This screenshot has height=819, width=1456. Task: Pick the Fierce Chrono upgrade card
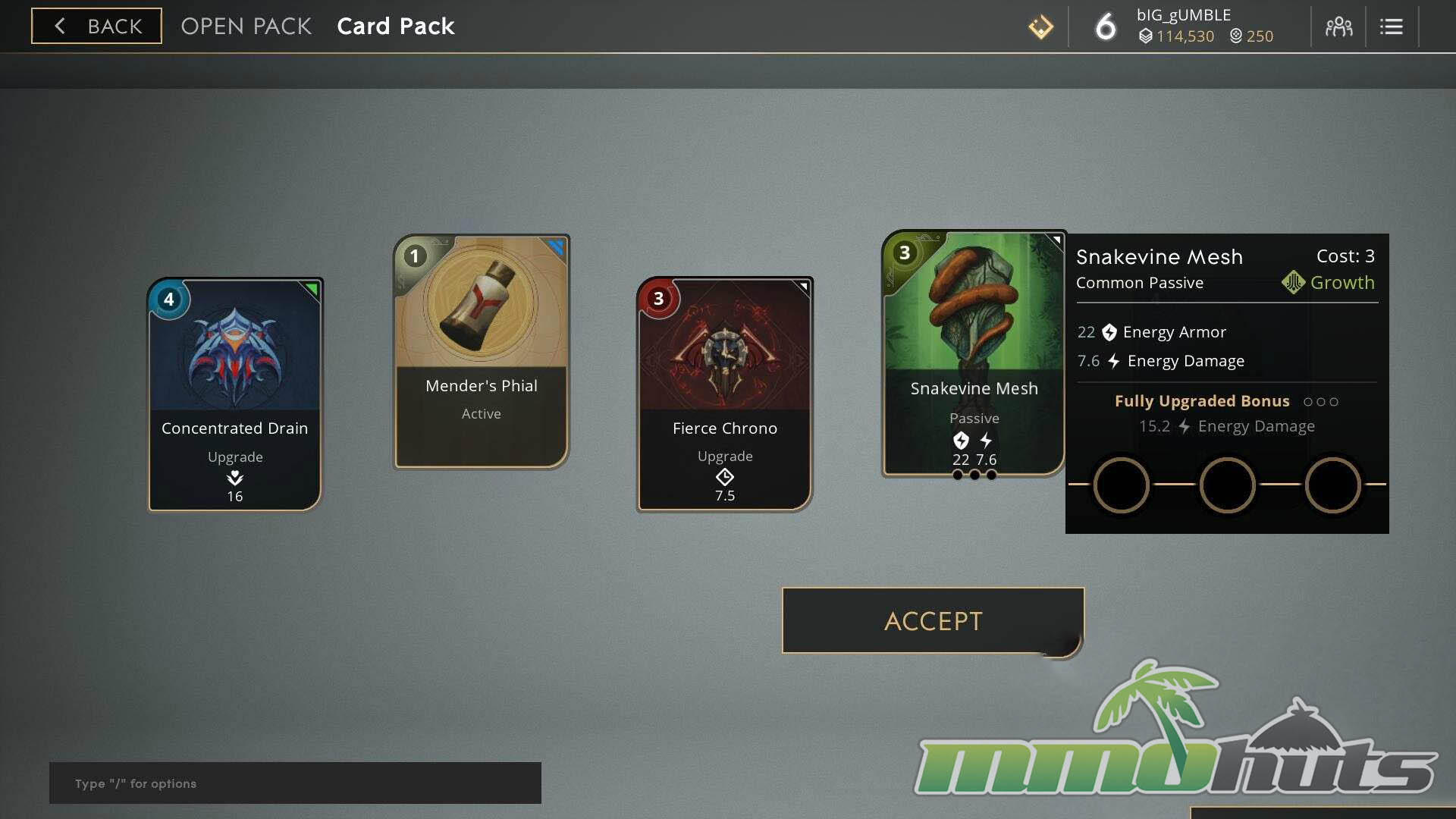pyautogui.click(x=725, y=394)
